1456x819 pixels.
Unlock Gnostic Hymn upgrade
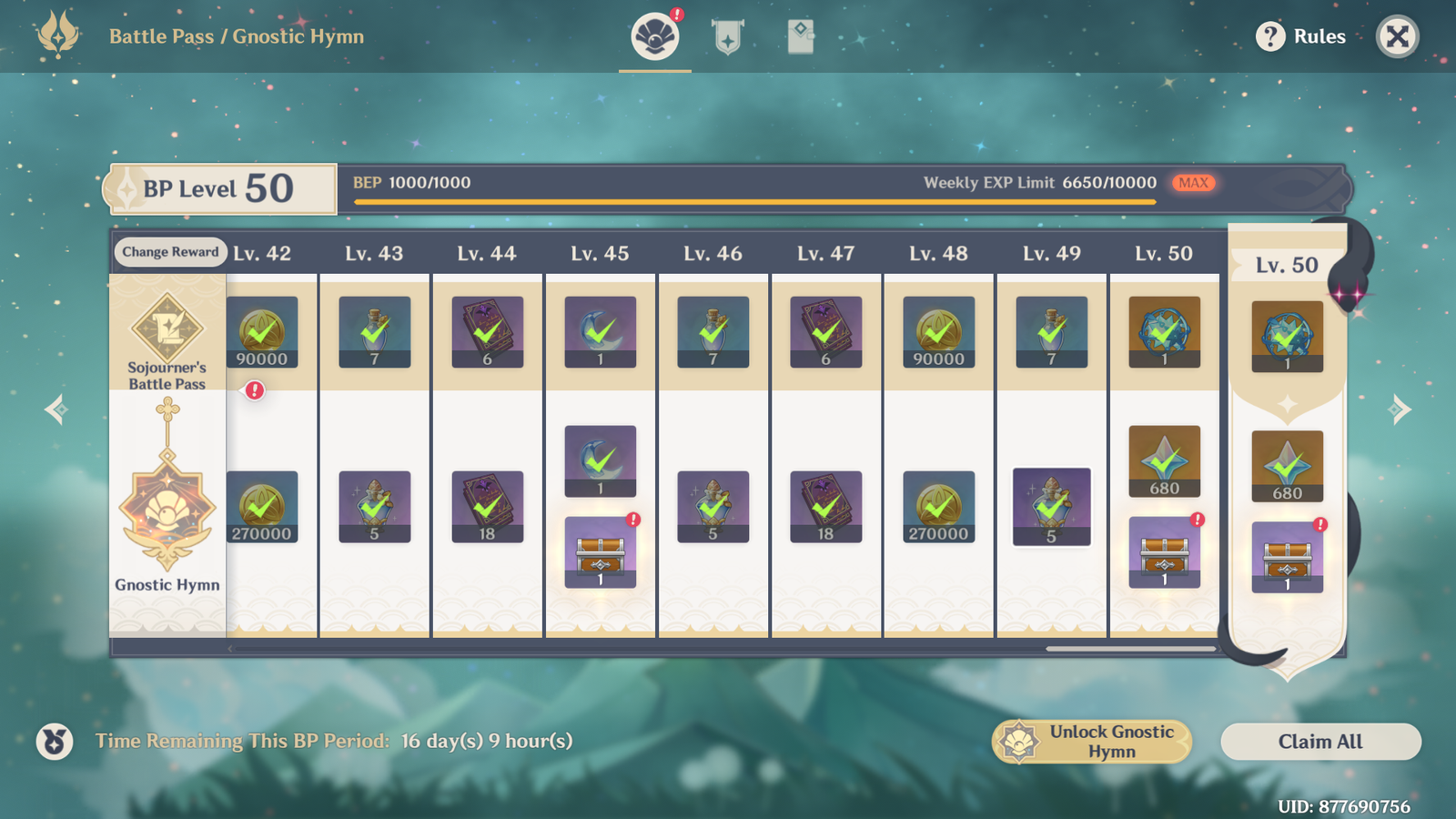pos(1092,742)
